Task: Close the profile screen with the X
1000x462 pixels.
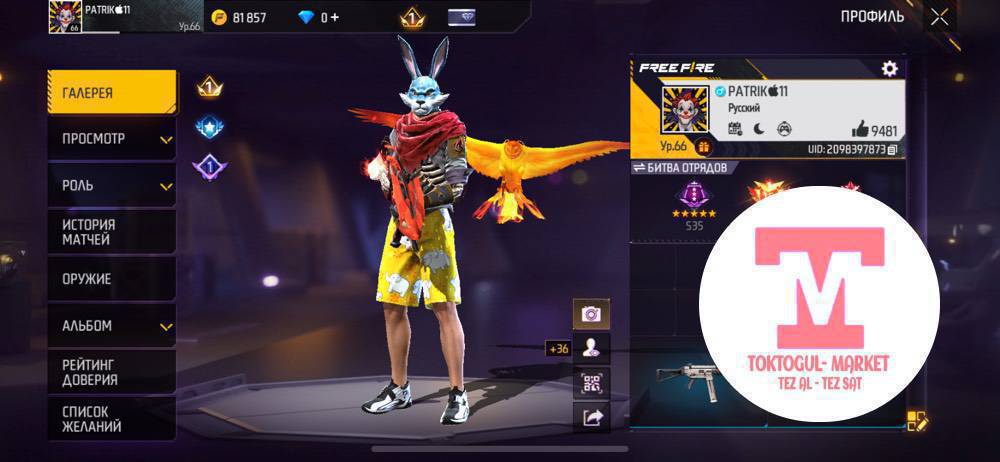Action: (939, 16)
